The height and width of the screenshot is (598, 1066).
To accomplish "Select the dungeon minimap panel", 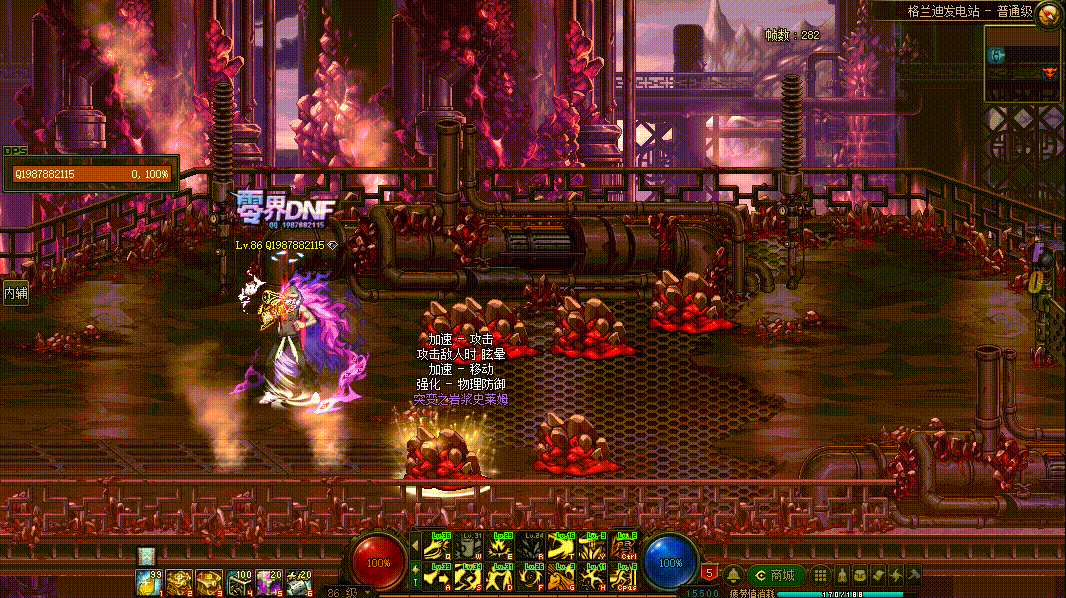I will click(x=1022, y=63).
